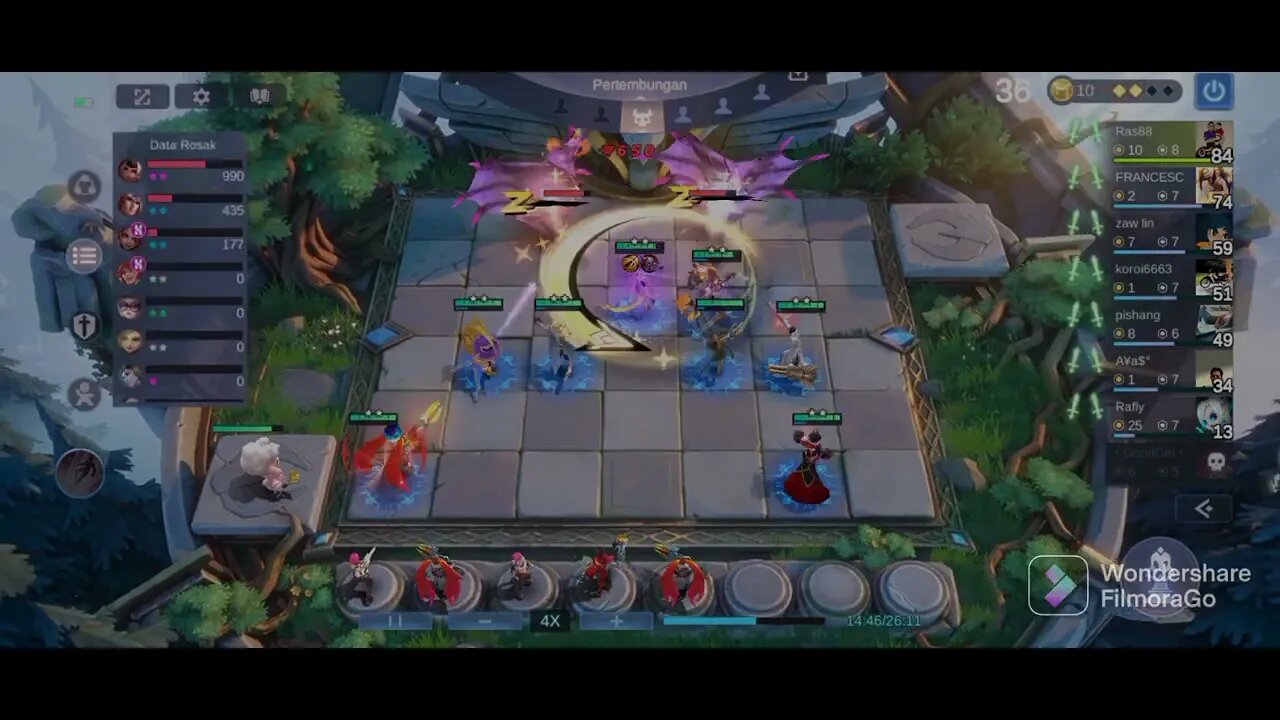Tap the gold coin counter icon
Image resolution: width=1280 pixels, height=720 pixels.
tap(1062, 88)
